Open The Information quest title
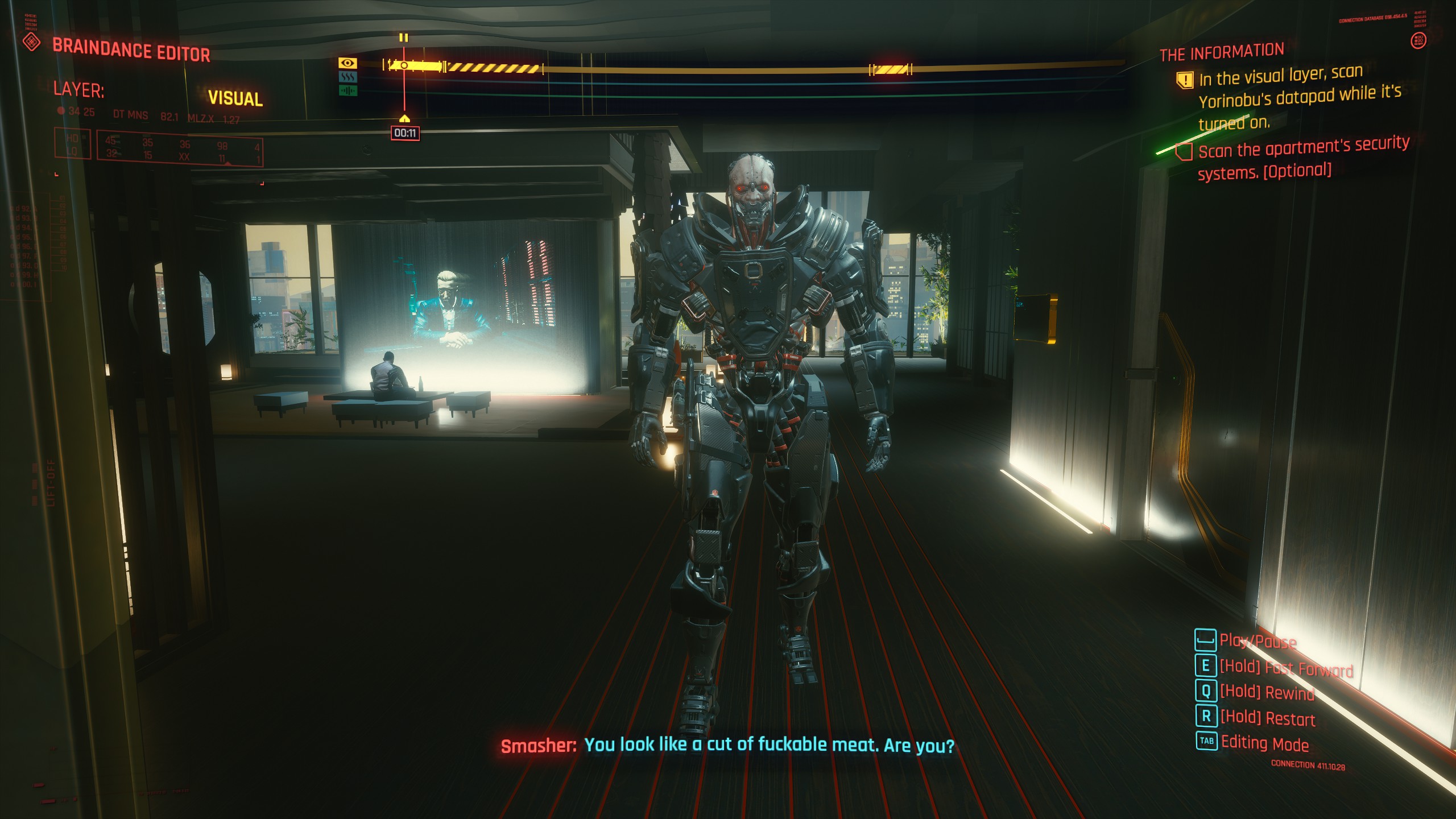 pyautogui.click(x=1222, y=53)
